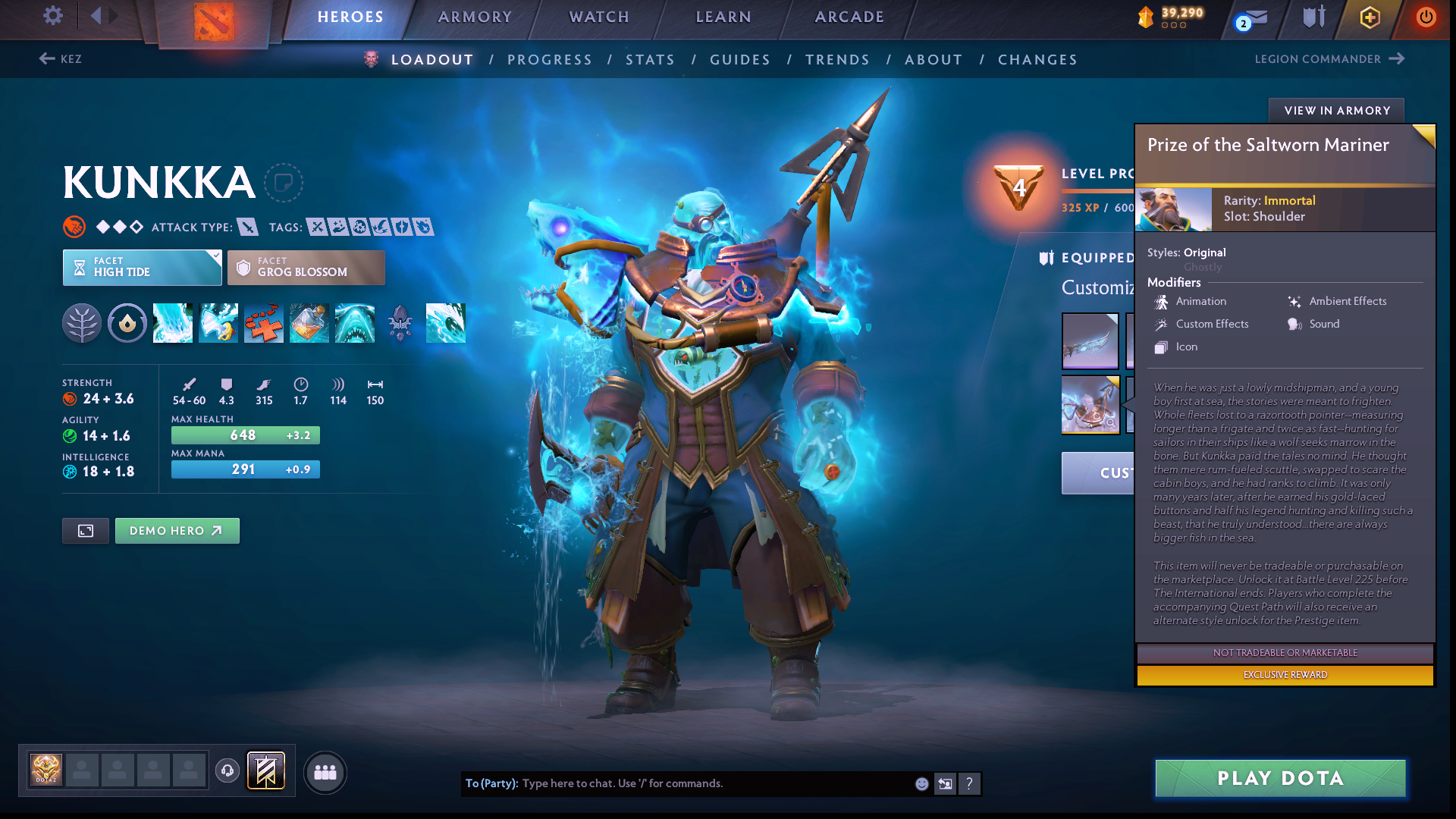This screenshot has width=1456, height=819.
Task: Select the High Tide facet
Action: (142, 268)
